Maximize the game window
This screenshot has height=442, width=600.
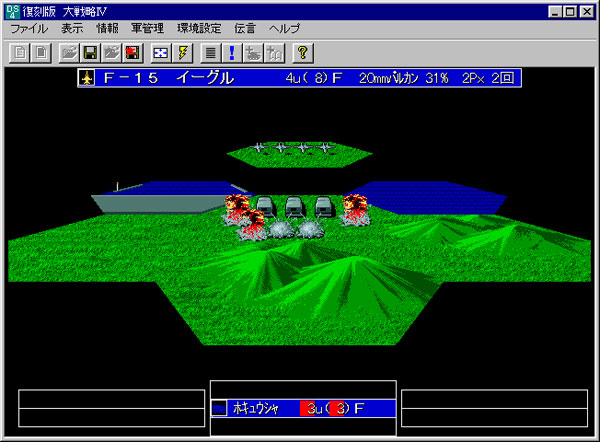(x=569, y=11)
